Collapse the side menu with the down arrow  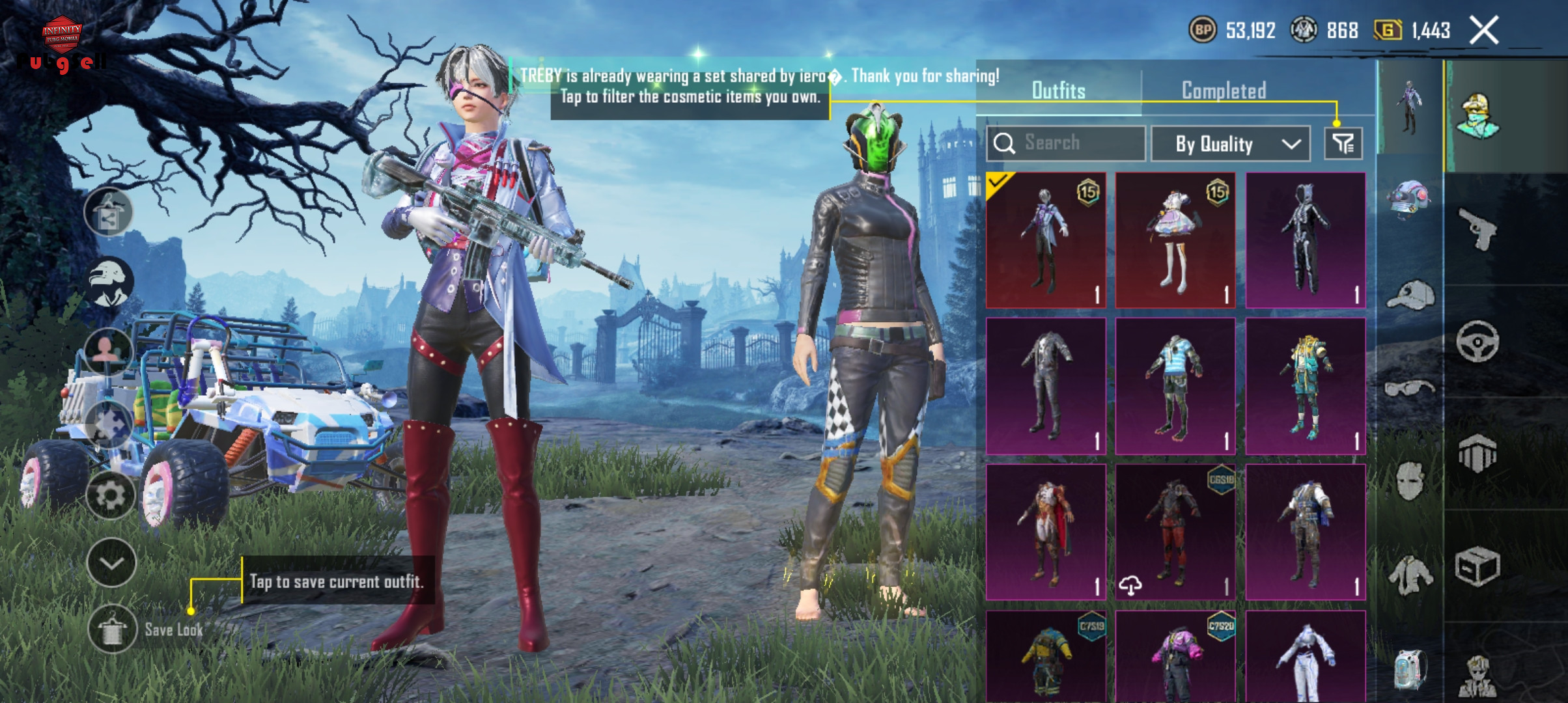[x=111, y=563]
